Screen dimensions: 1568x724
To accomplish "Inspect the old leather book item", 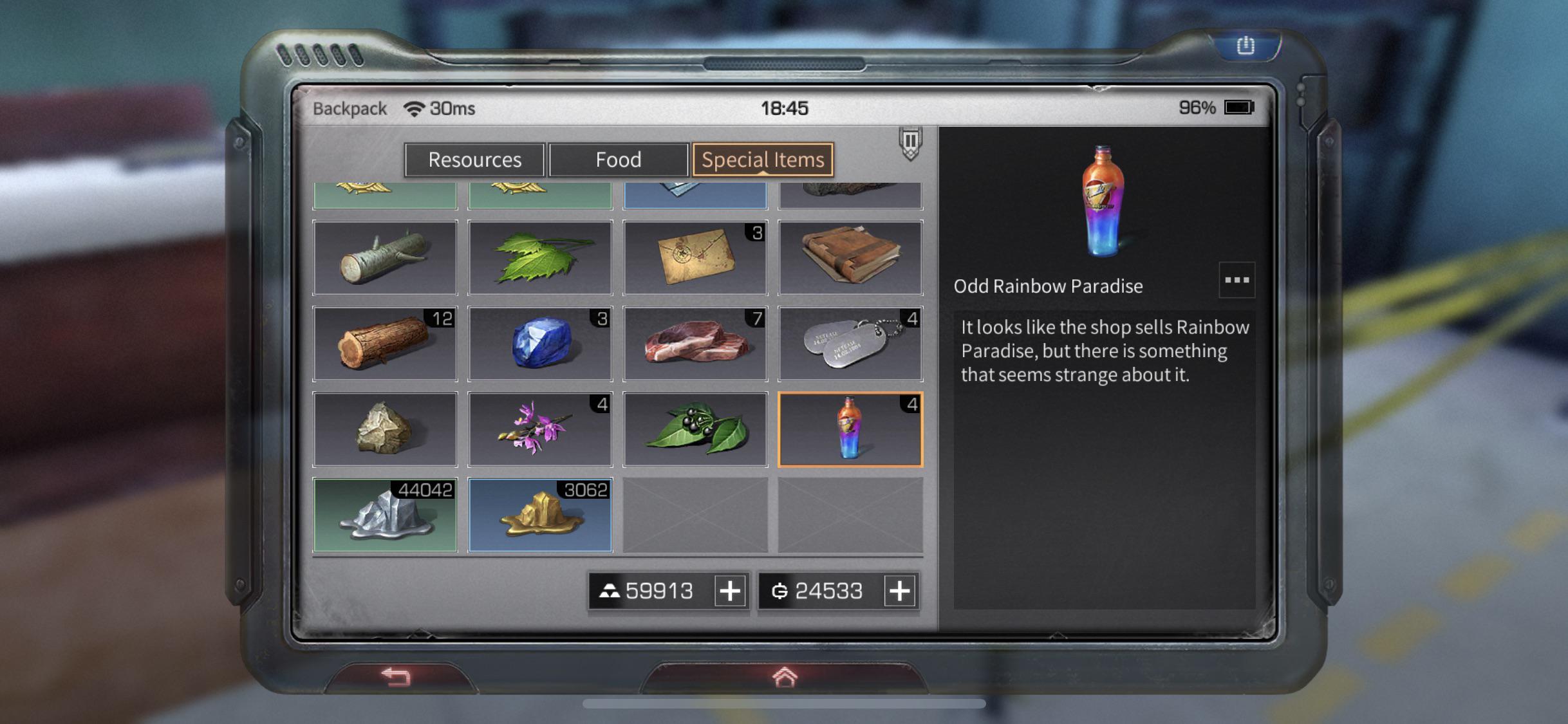I will pyautogui.click(x=850, y=257).
